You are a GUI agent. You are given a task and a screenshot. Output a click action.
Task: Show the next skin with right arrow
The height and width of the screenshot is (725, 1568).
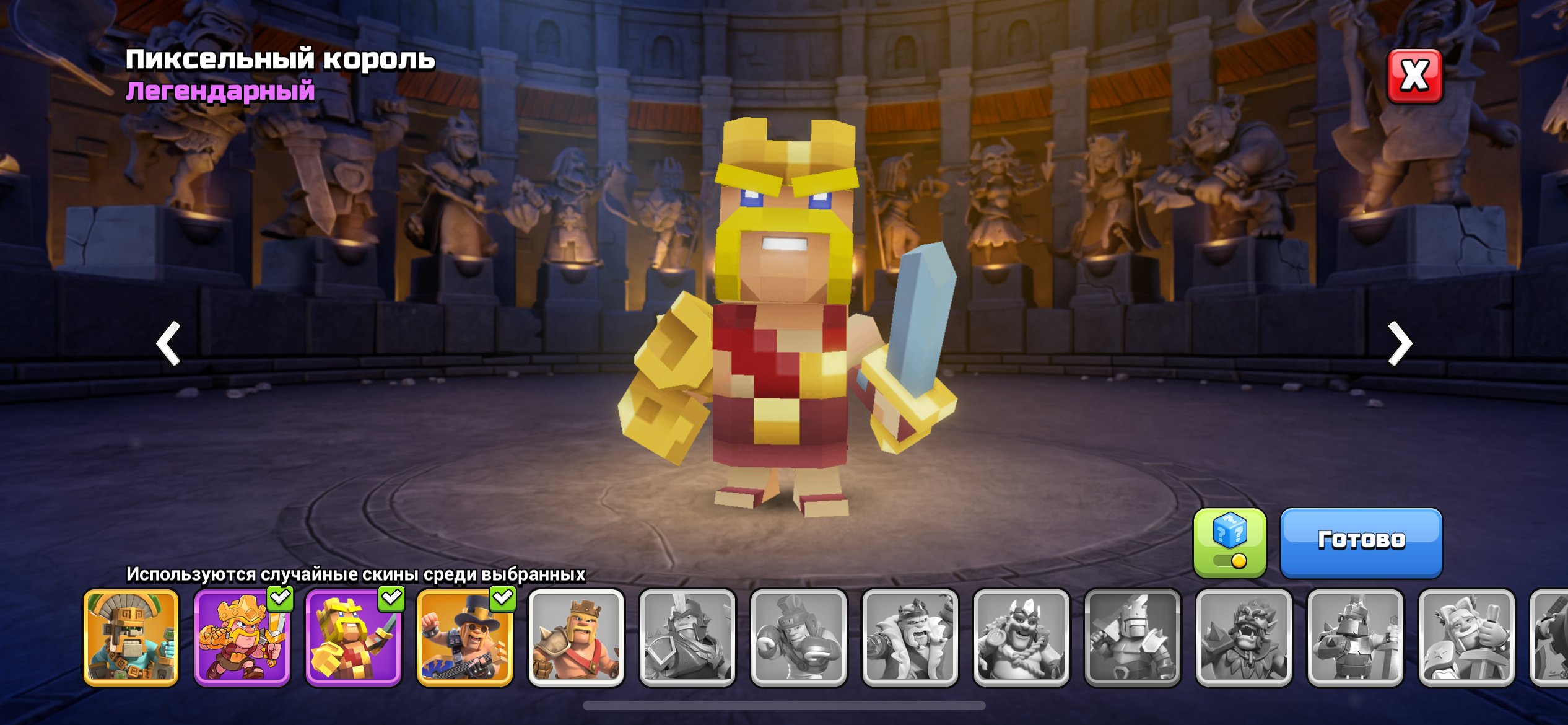pyautogui.click(x=1399, y=343)
